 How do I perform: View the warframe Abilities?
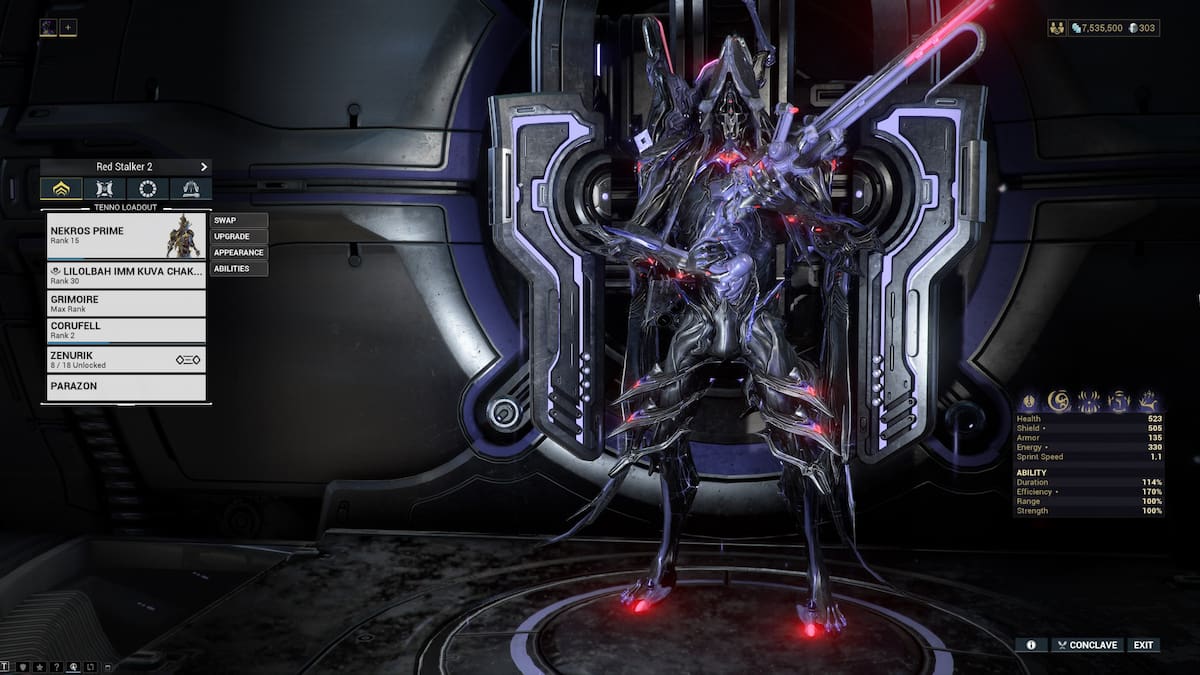[239, 268]
